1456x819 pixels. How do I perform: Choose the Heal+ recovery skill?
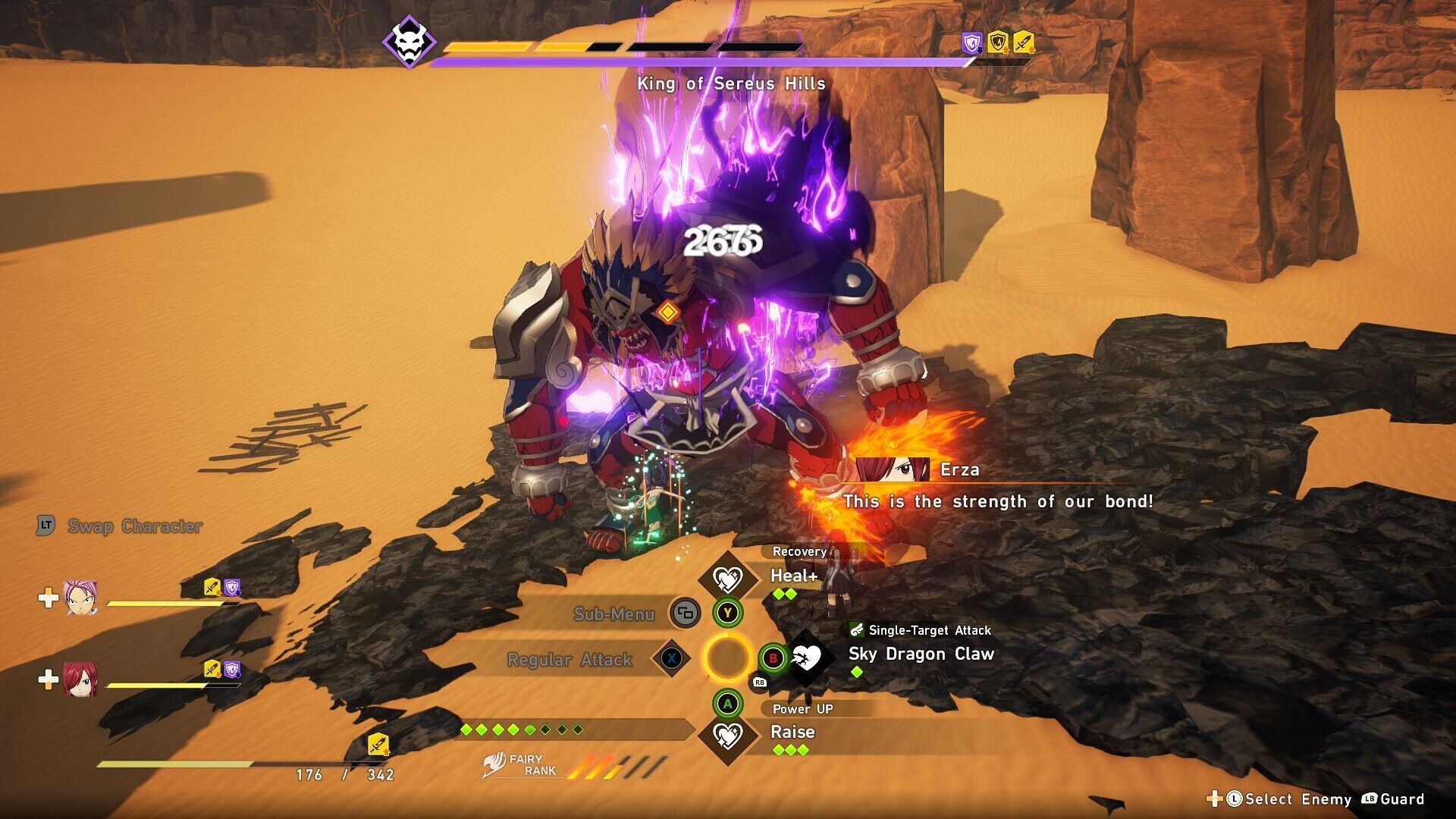[x=793, y=576]
